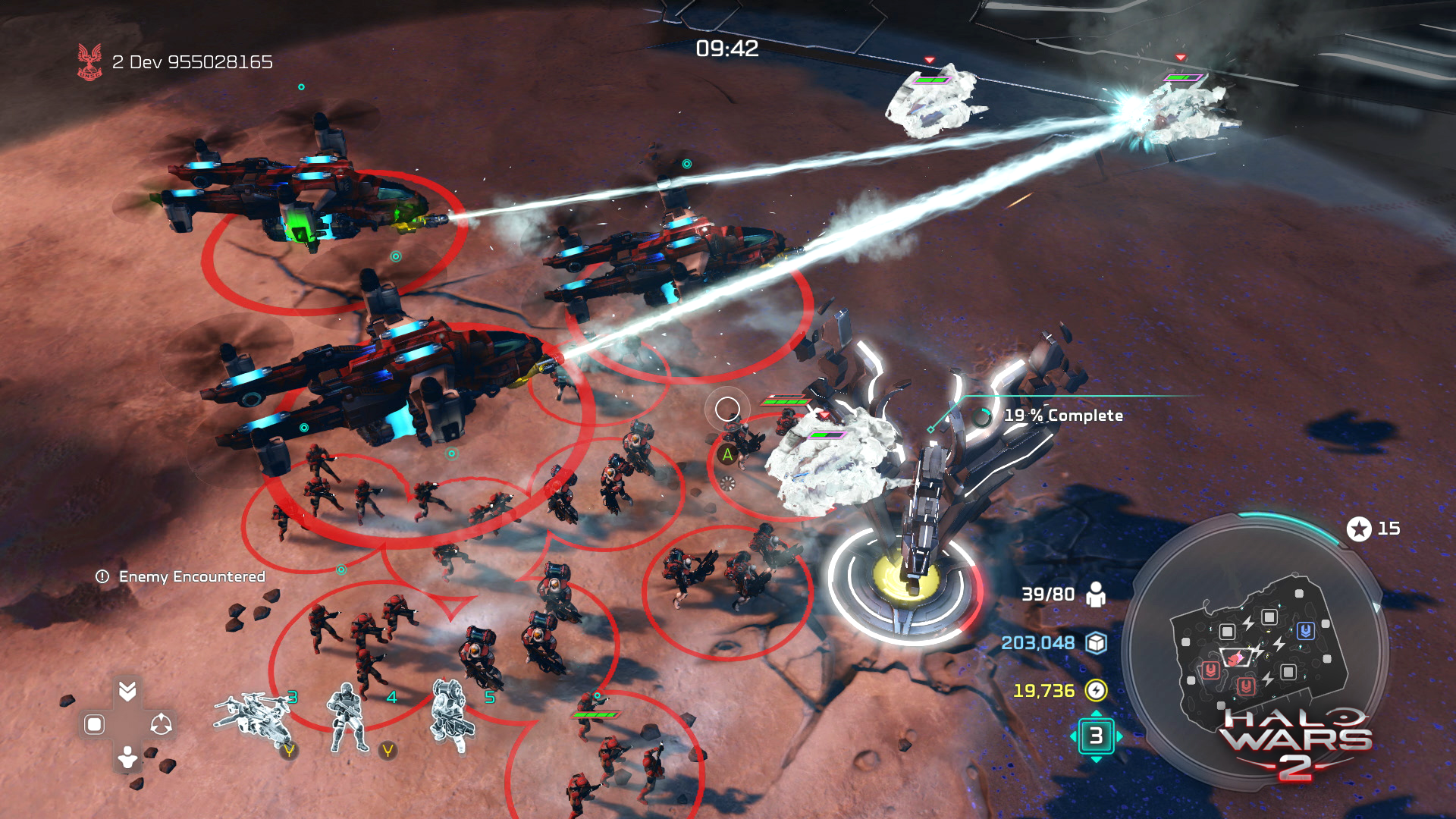Viewport: 1456px width, 819px height.
Task: Click the population silhouette icon
Action: pyautogui.click(x=1095, y=595)
